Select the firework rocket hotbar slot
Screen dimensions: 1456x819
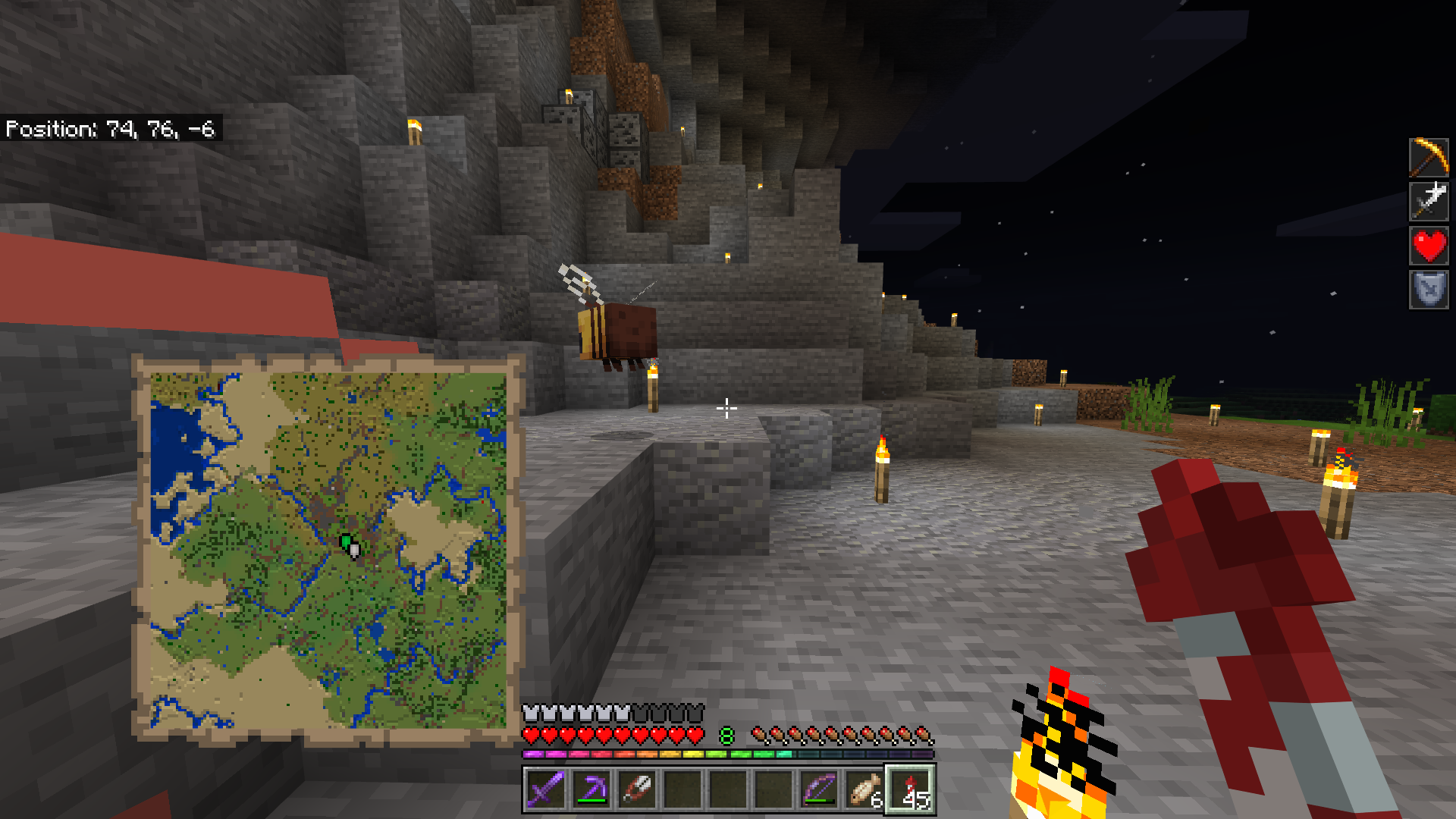point(911,790)
